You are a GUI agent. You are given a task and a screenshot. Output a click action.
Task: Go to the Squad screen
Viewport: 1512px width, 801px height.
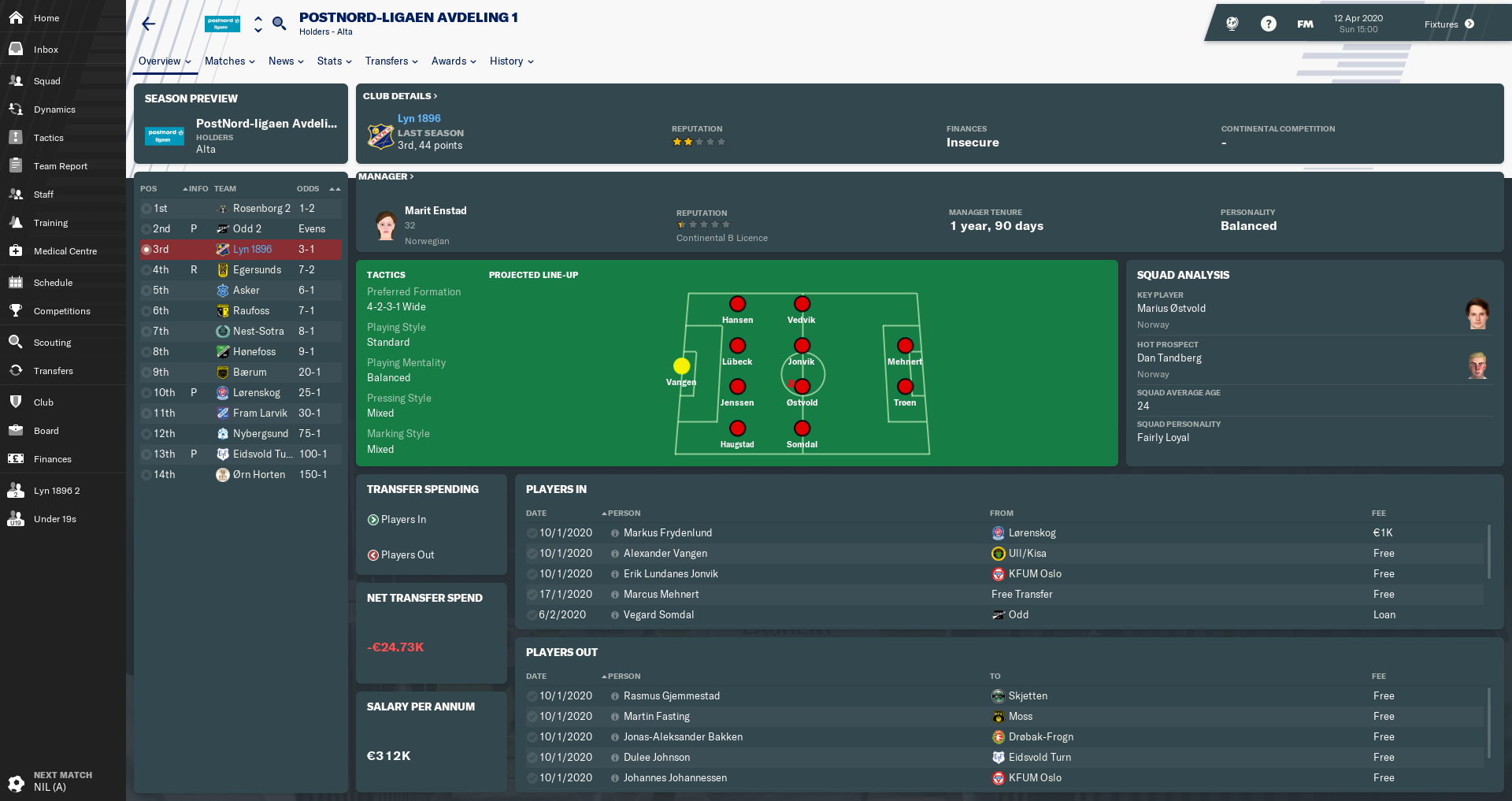pos(46,81)
